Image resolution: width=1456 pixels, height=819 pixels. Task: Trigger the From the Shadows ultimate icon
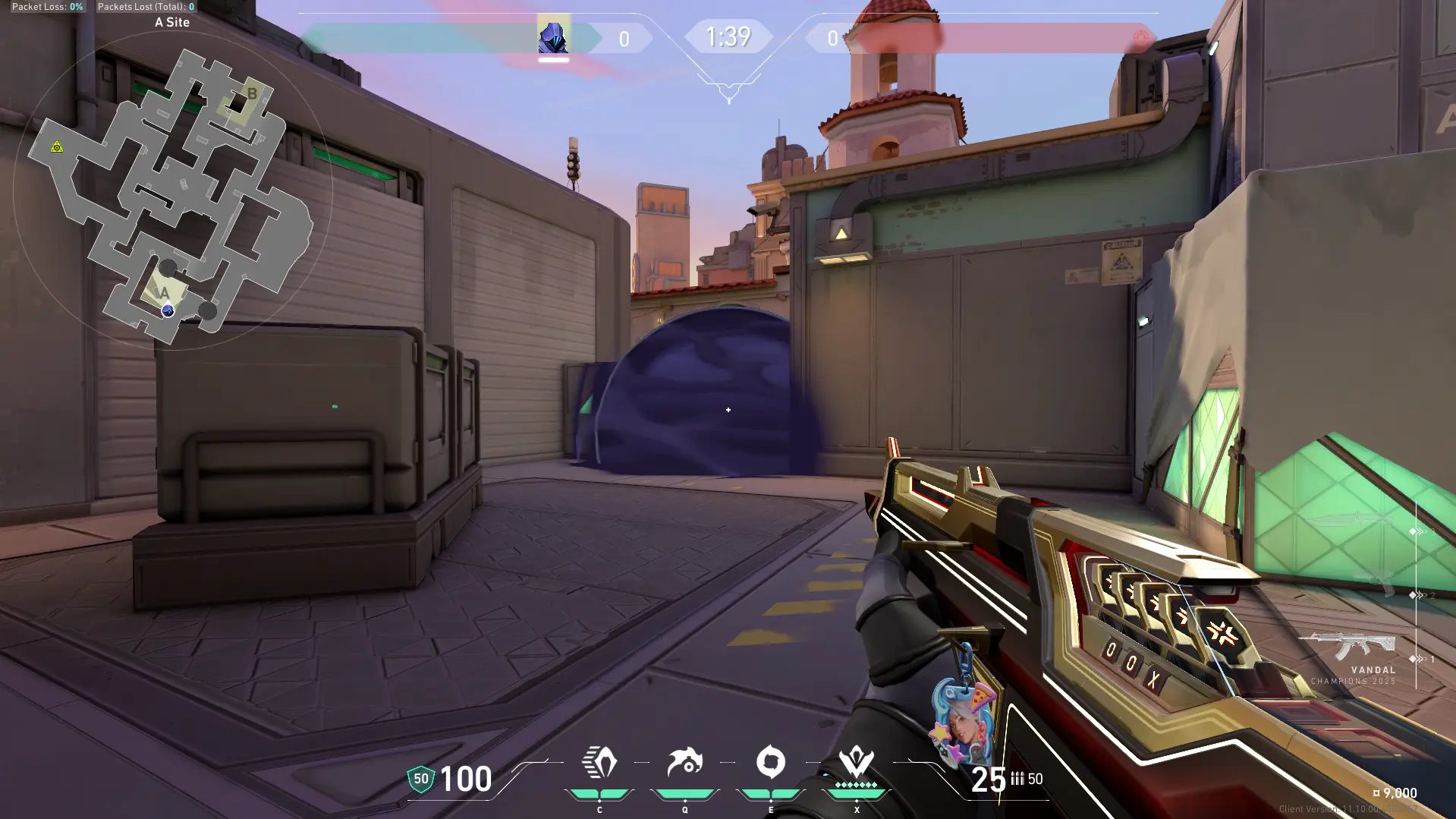coord(857,763)
